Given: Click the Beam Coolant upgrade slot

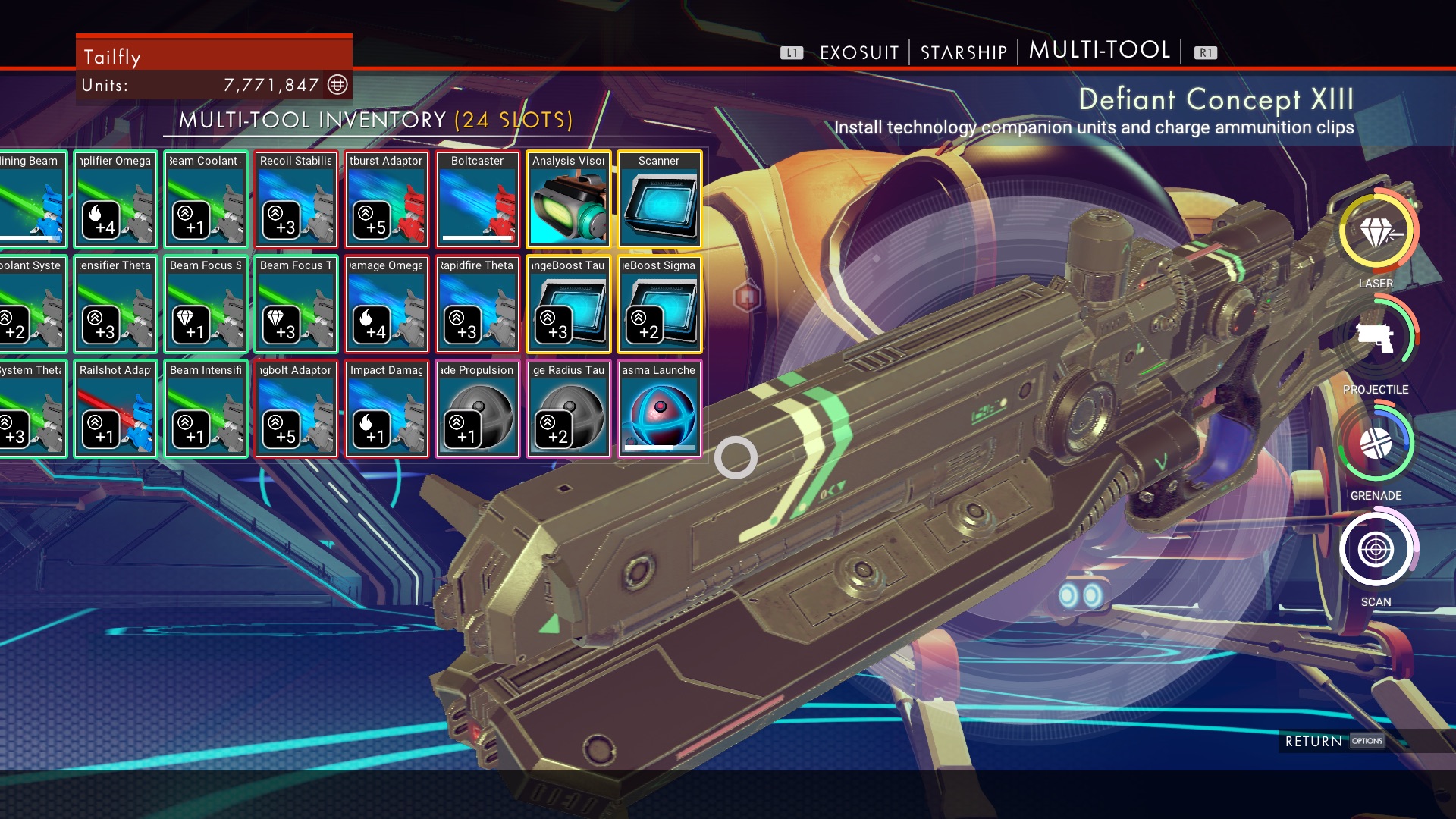Looking at the screenshot, I should coord(206,199).
